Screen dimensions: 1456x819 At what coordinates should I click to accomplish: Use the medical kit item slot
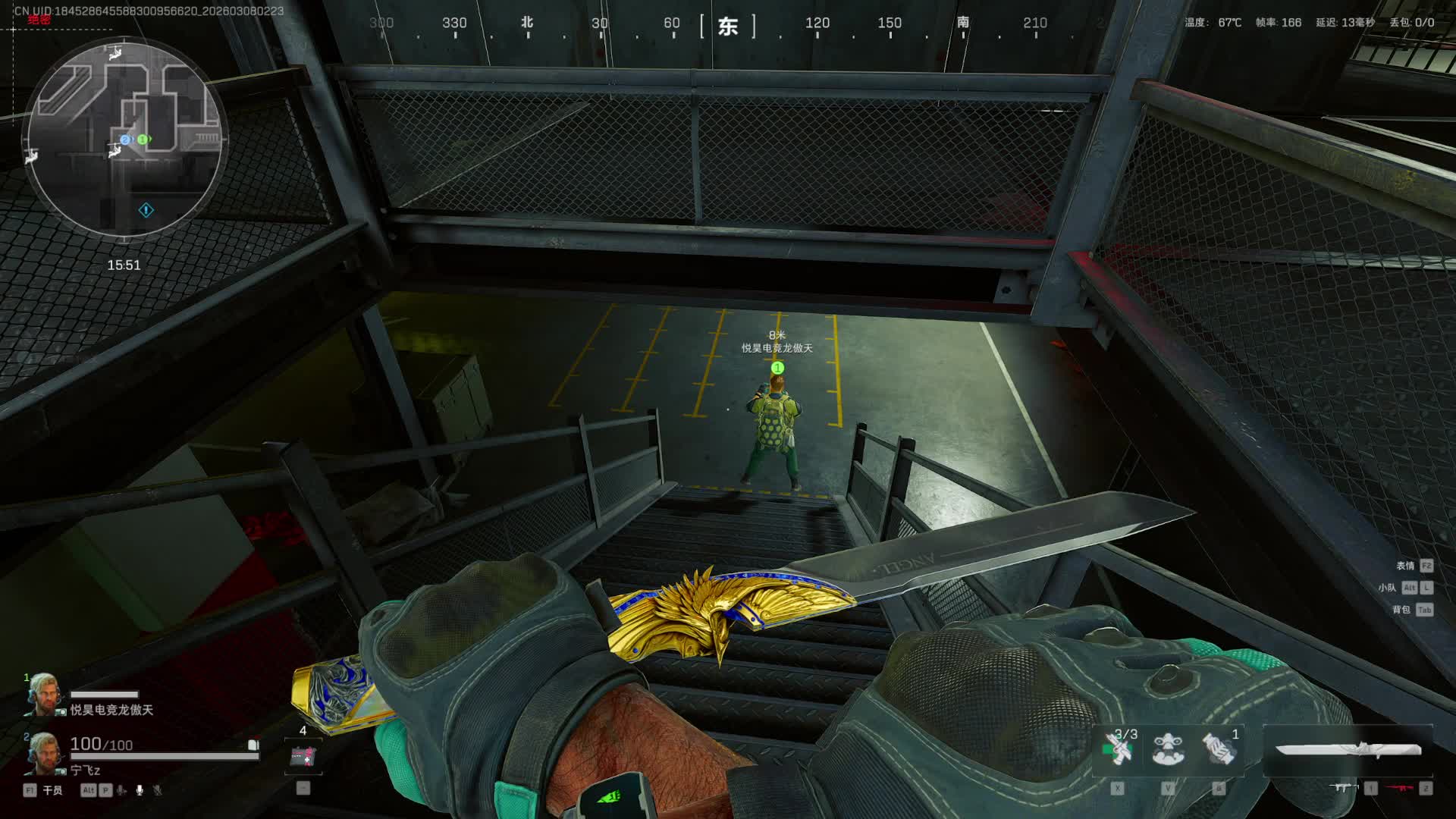coord(303,757)
